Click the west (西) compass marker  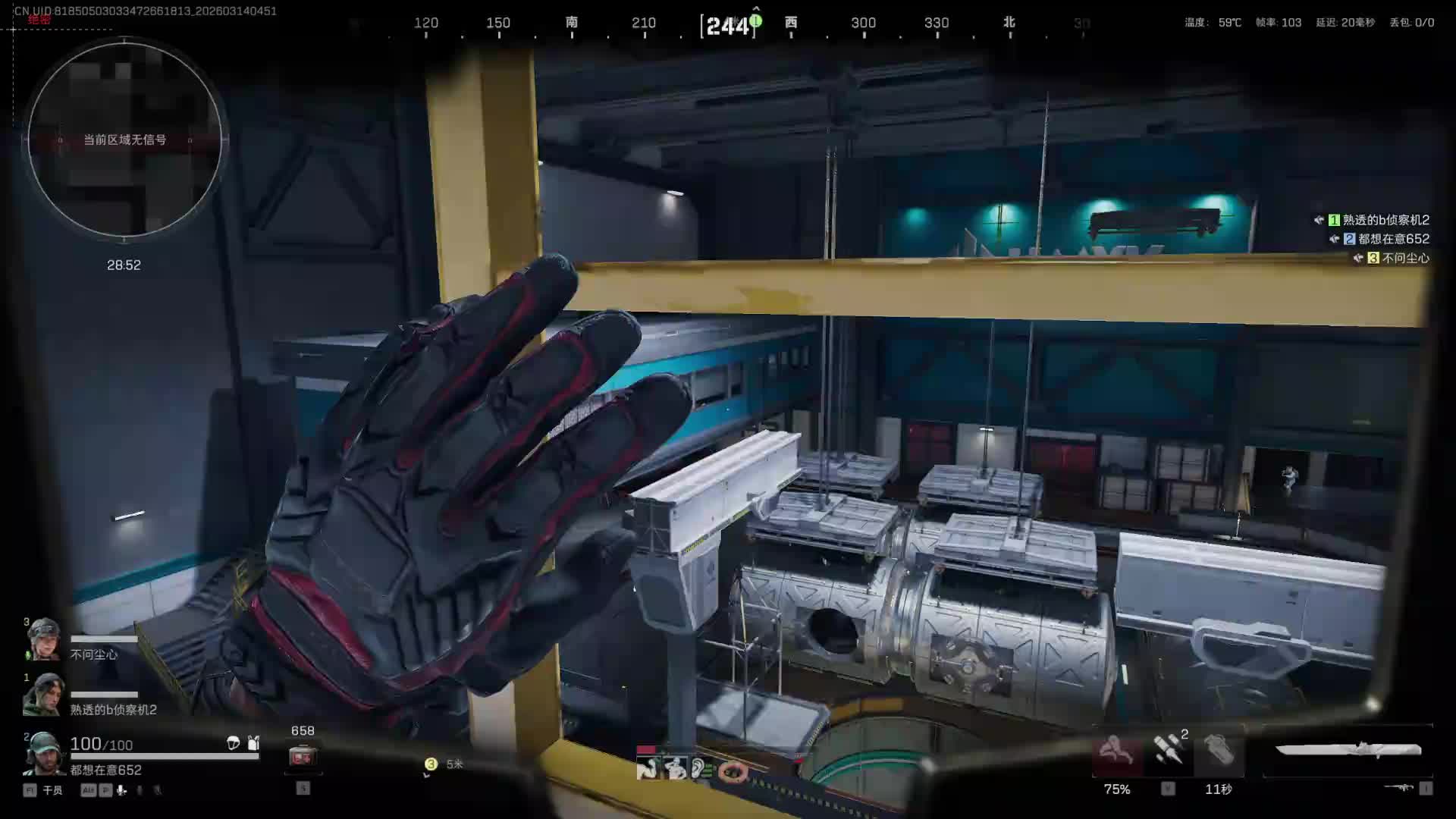pyautogui.click(x=790, y=22)
